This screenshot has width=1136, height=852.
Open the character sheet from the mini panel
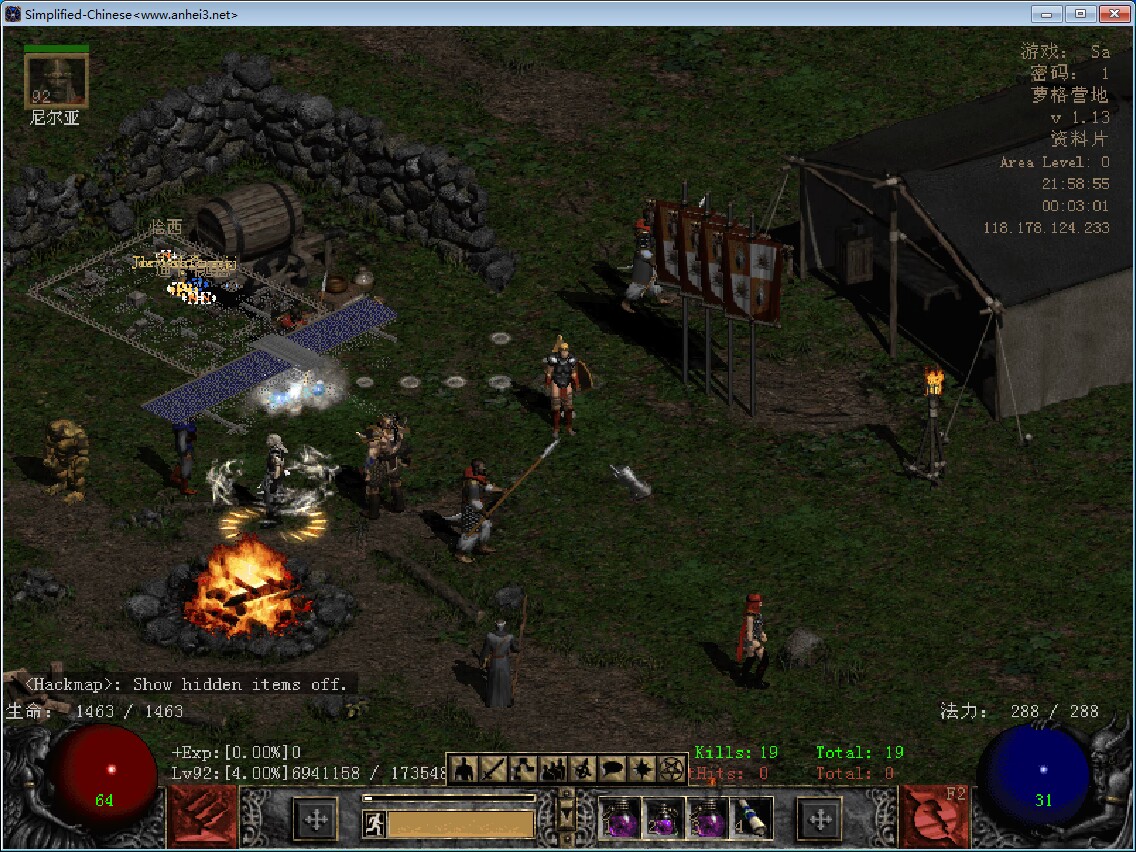[x=463, y=769]
